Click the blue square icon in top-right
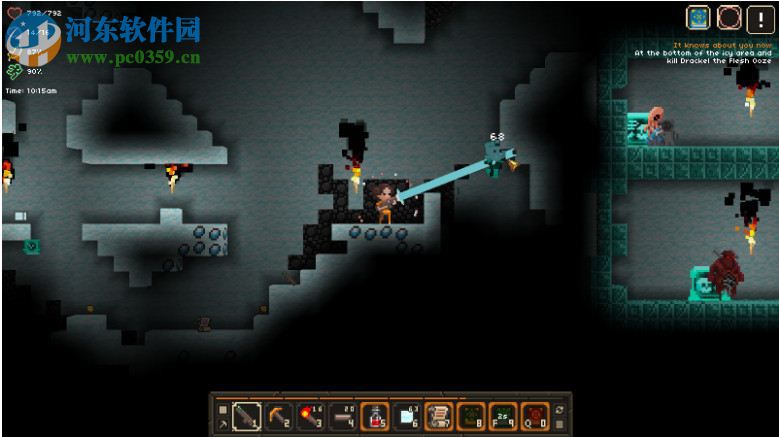 [698, 18]
